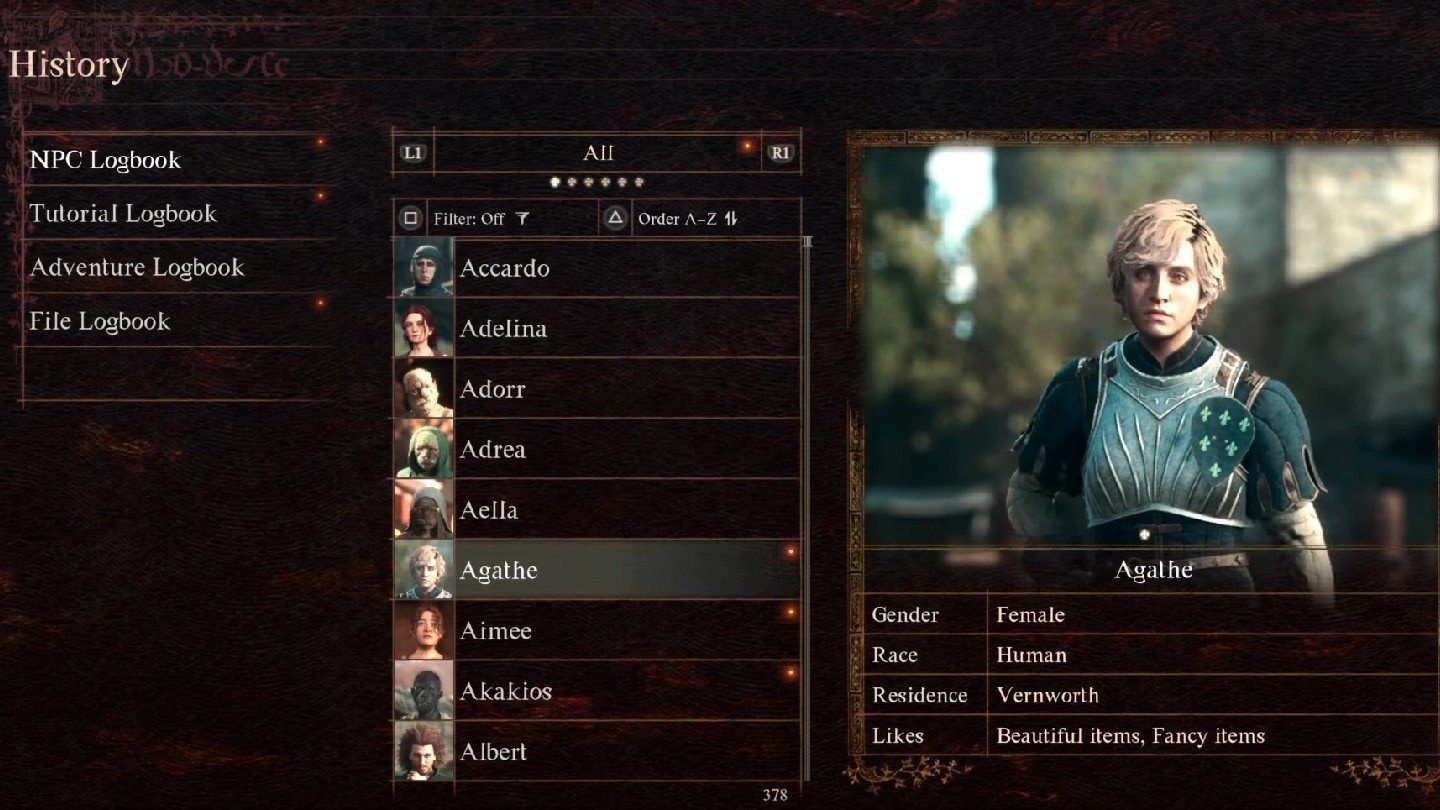Choose the File Logbook option
This screenshot has height=810, width=1440.
[x=100, y=322]
